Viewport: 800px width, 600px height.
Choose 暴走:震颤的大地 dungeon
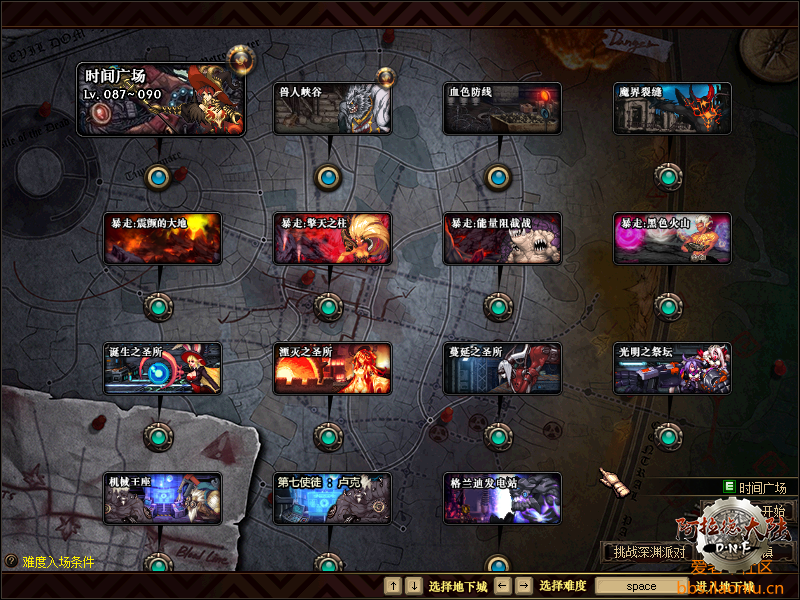coord(163,238)
